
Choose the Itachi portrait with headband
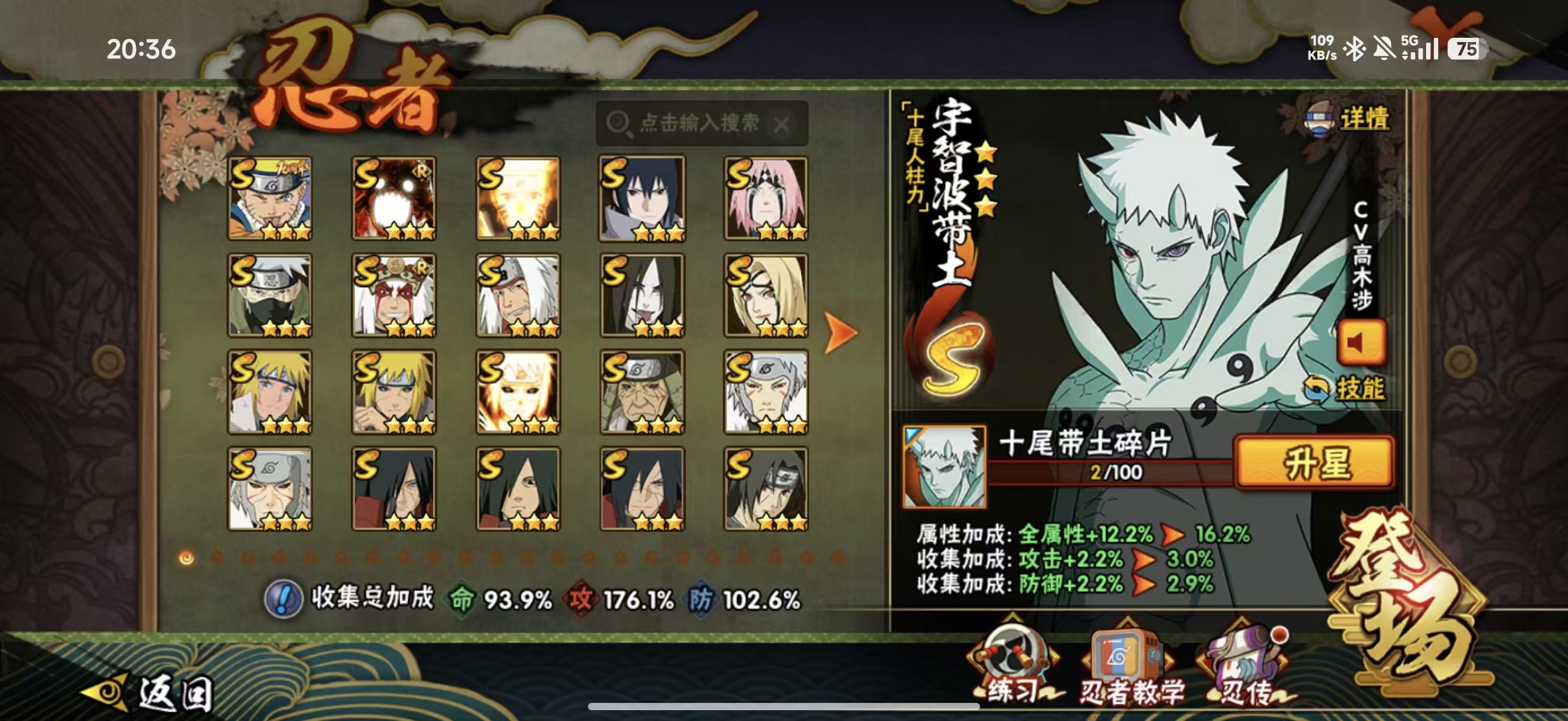click(x=766, y=488)
